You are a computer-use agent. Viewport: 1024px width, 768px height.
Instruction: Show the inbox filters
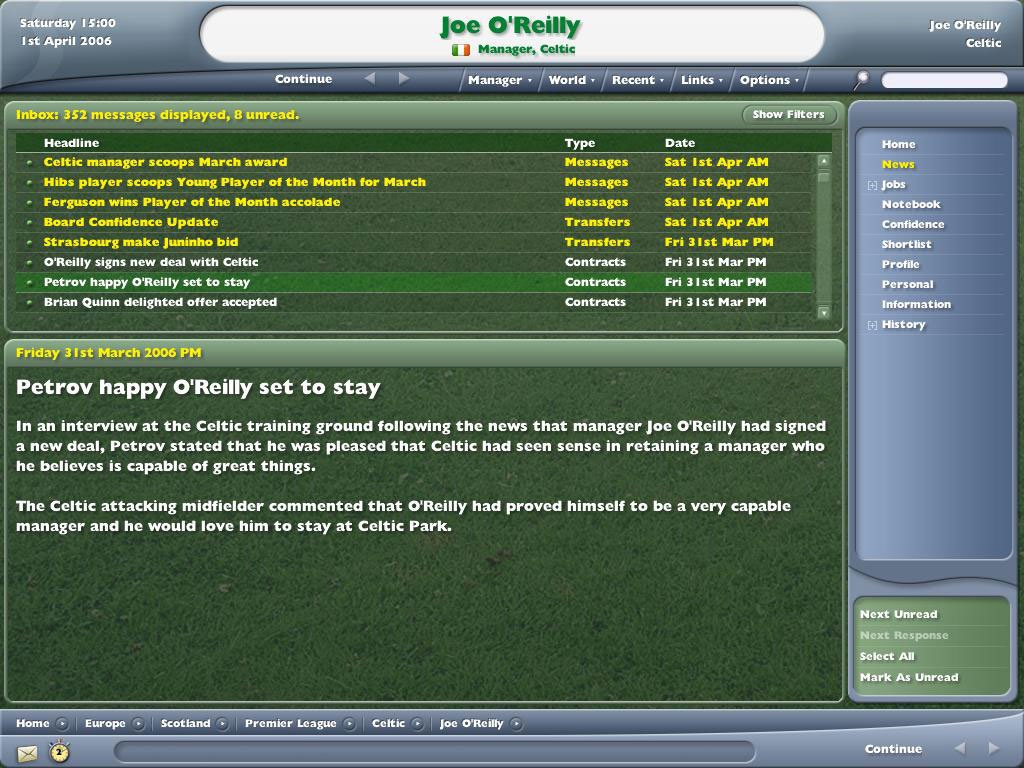(788, 115)
